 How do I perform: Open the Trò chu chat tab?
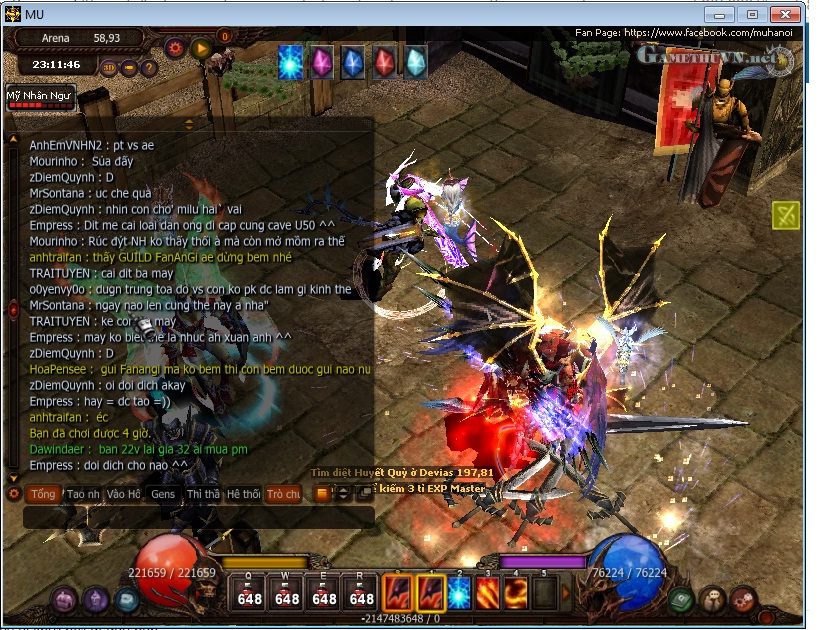[283, 494]
